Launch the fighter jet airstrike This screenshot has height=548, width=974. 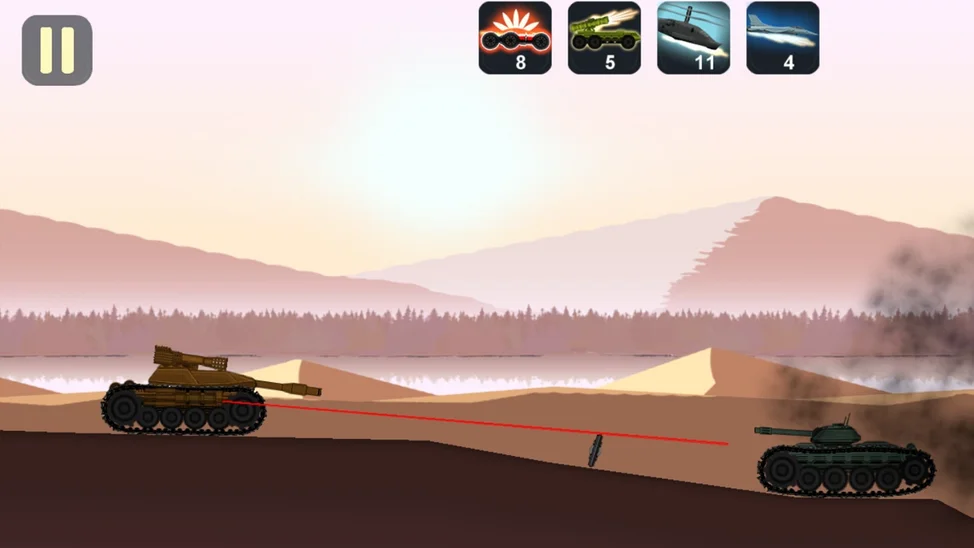coord(782,38)
